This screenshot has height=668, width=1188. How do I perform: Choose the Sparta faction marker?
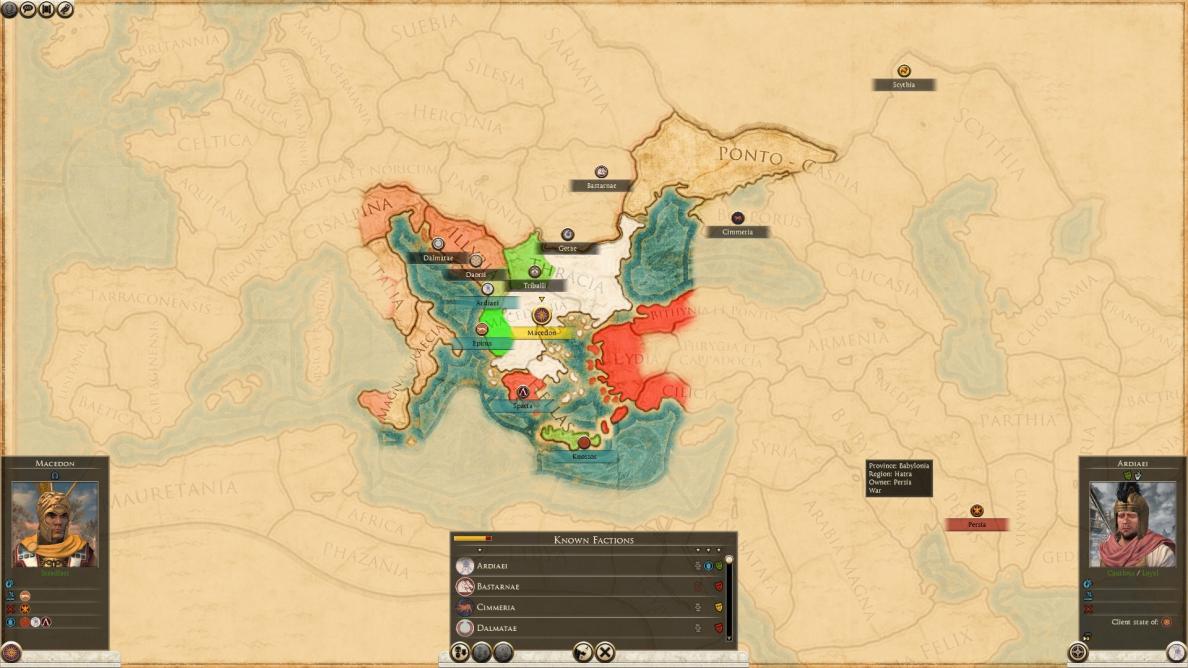click(522, 393)
